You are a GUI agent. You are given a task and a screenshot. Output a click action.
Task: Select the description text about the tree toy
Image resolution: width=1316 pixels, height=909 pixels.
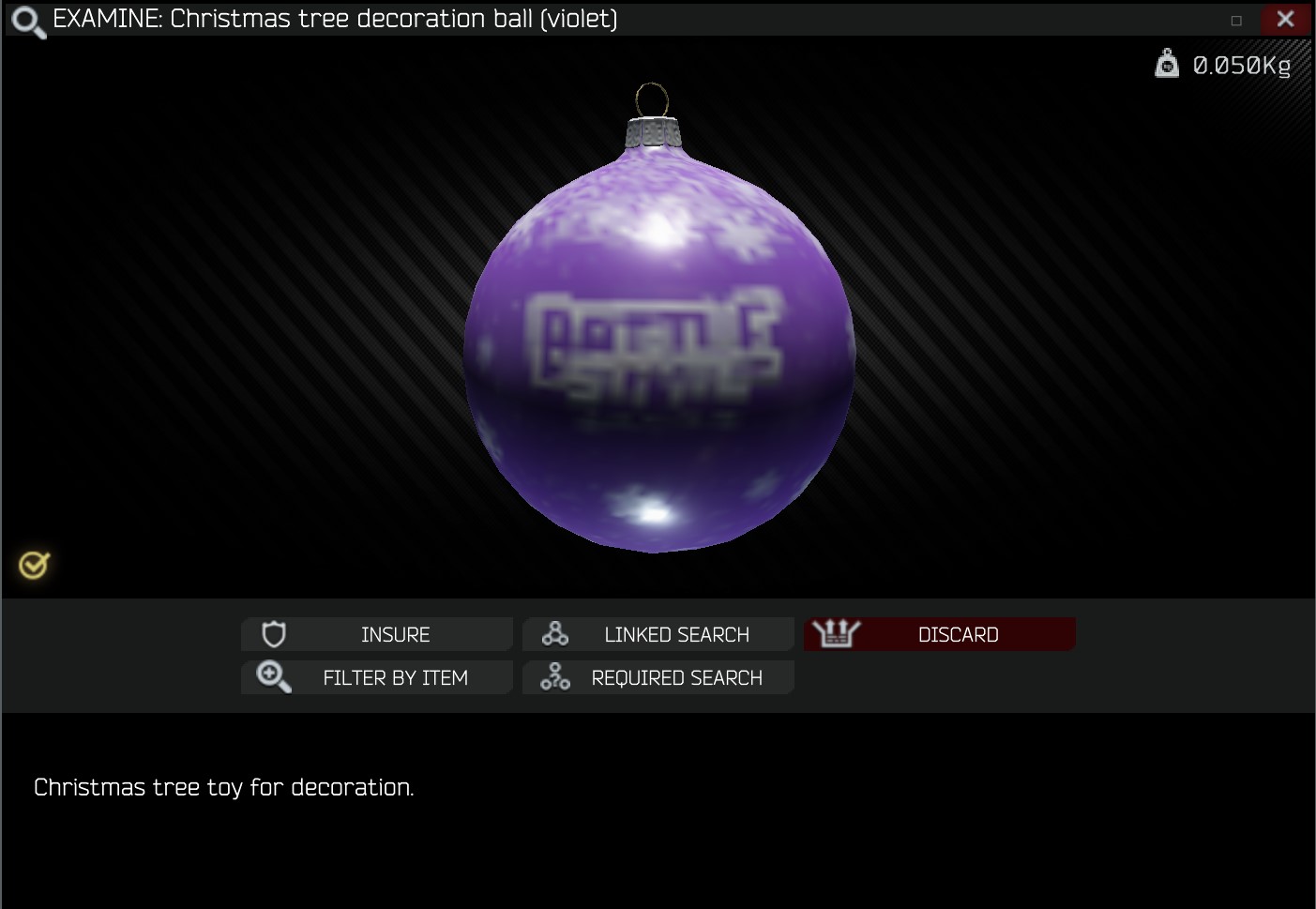(x=224, y=788)
